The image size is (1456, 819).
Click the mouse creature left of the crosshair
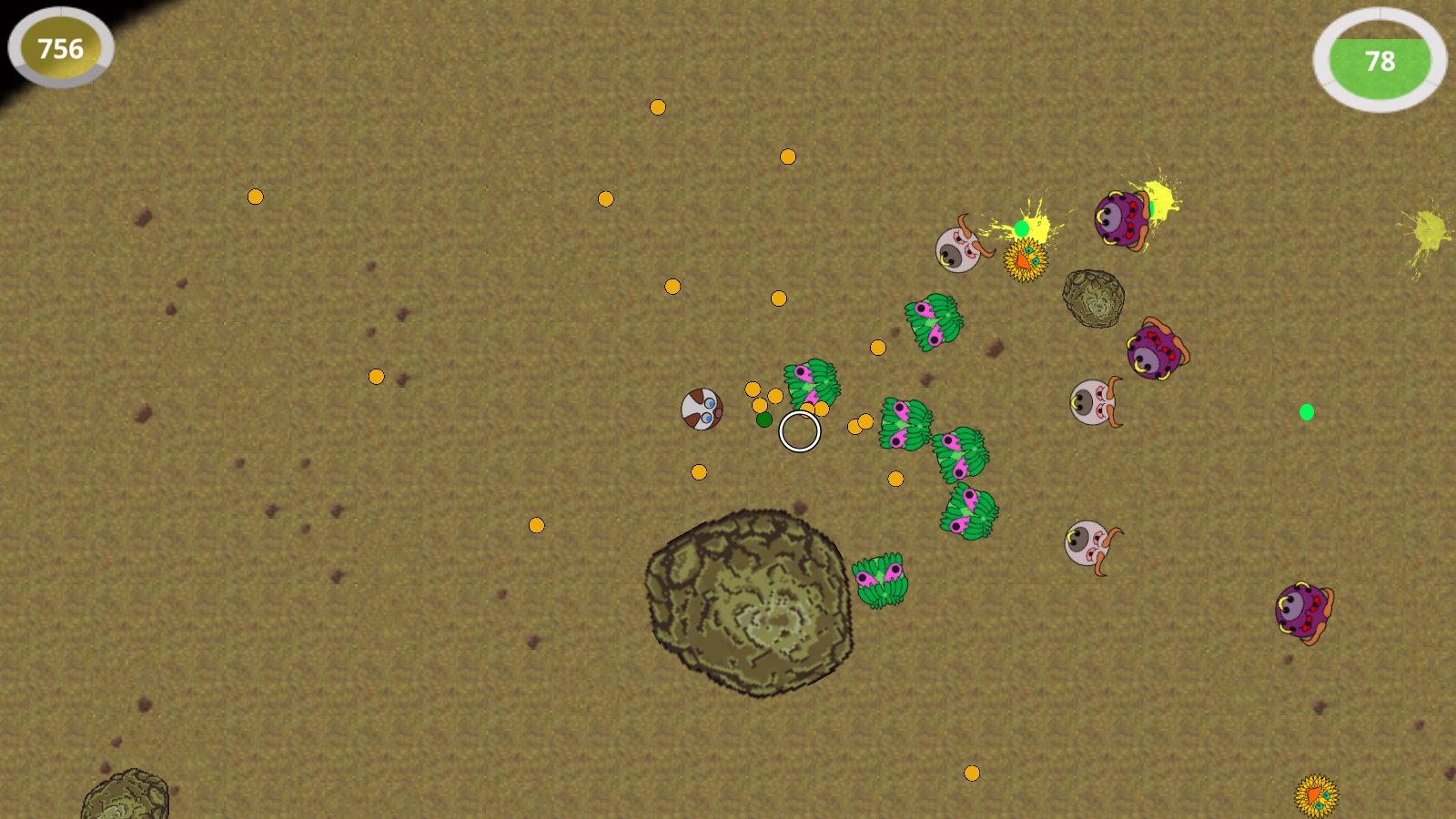701,409
